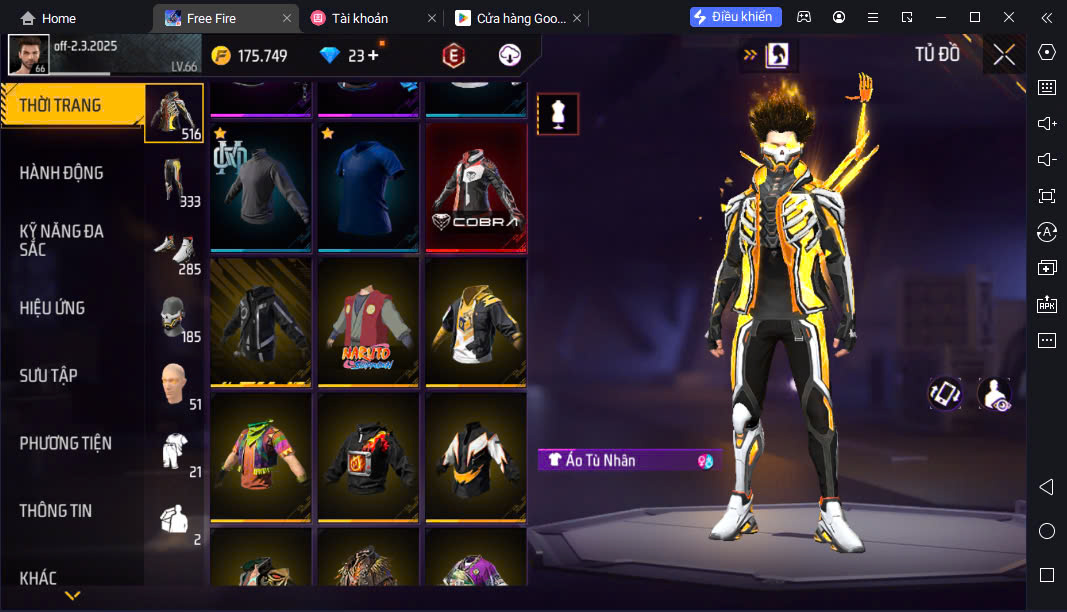Select the Naruto Shippuden red vest
Viewport: 1067px width, 612px height.
pos(368,322)
